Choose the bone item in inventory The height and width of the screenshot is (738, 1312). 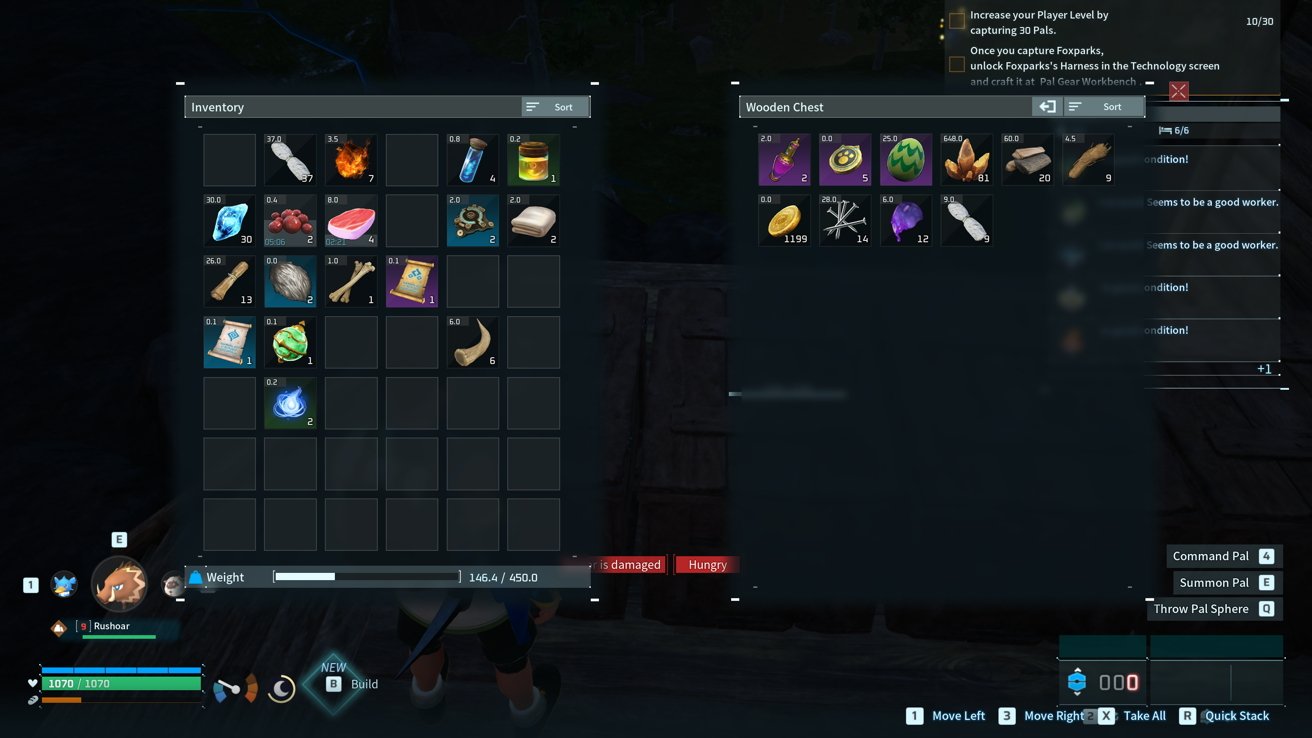pos(351,282)
